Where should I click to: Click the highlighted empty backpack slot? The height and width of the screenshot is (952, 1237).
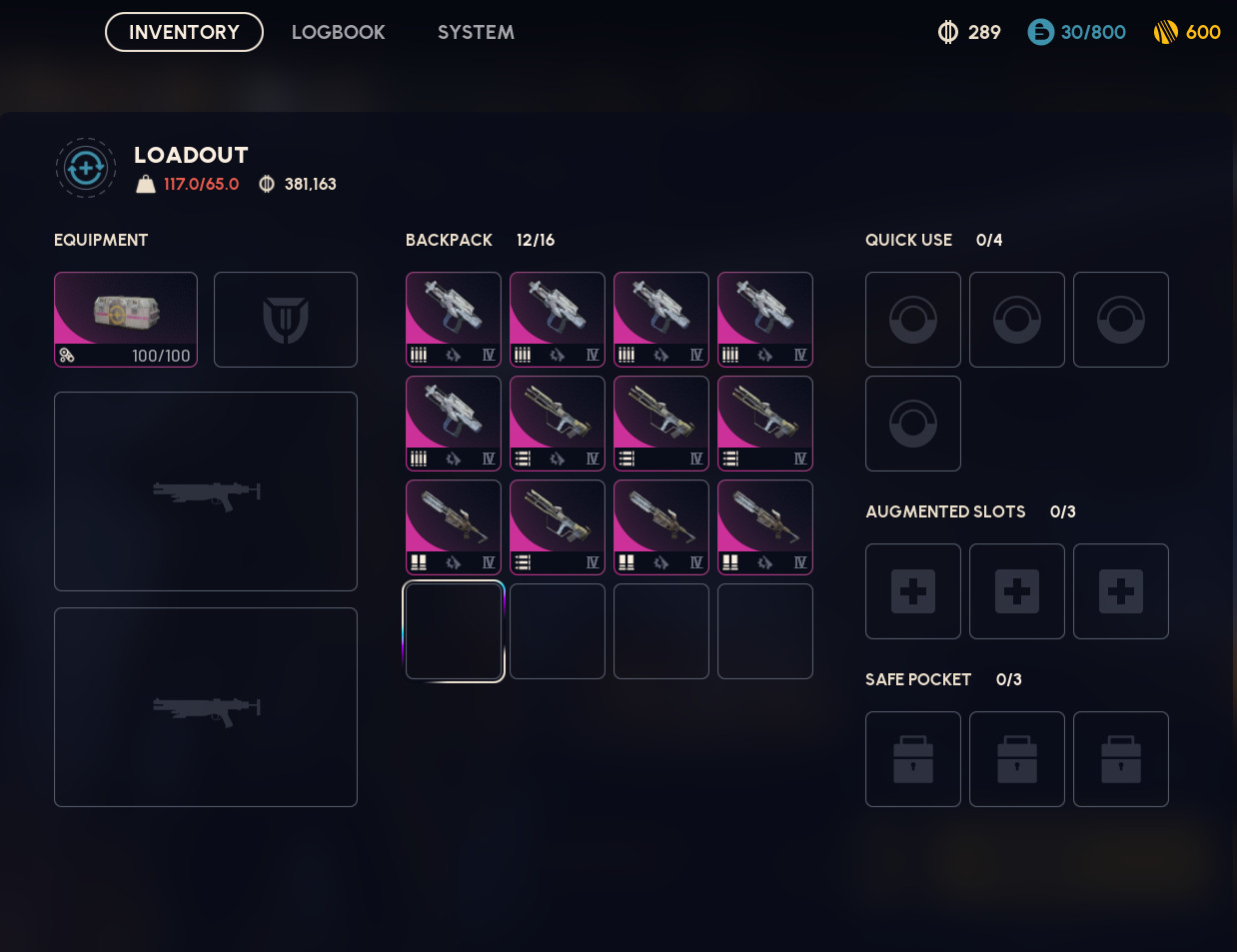454,631
